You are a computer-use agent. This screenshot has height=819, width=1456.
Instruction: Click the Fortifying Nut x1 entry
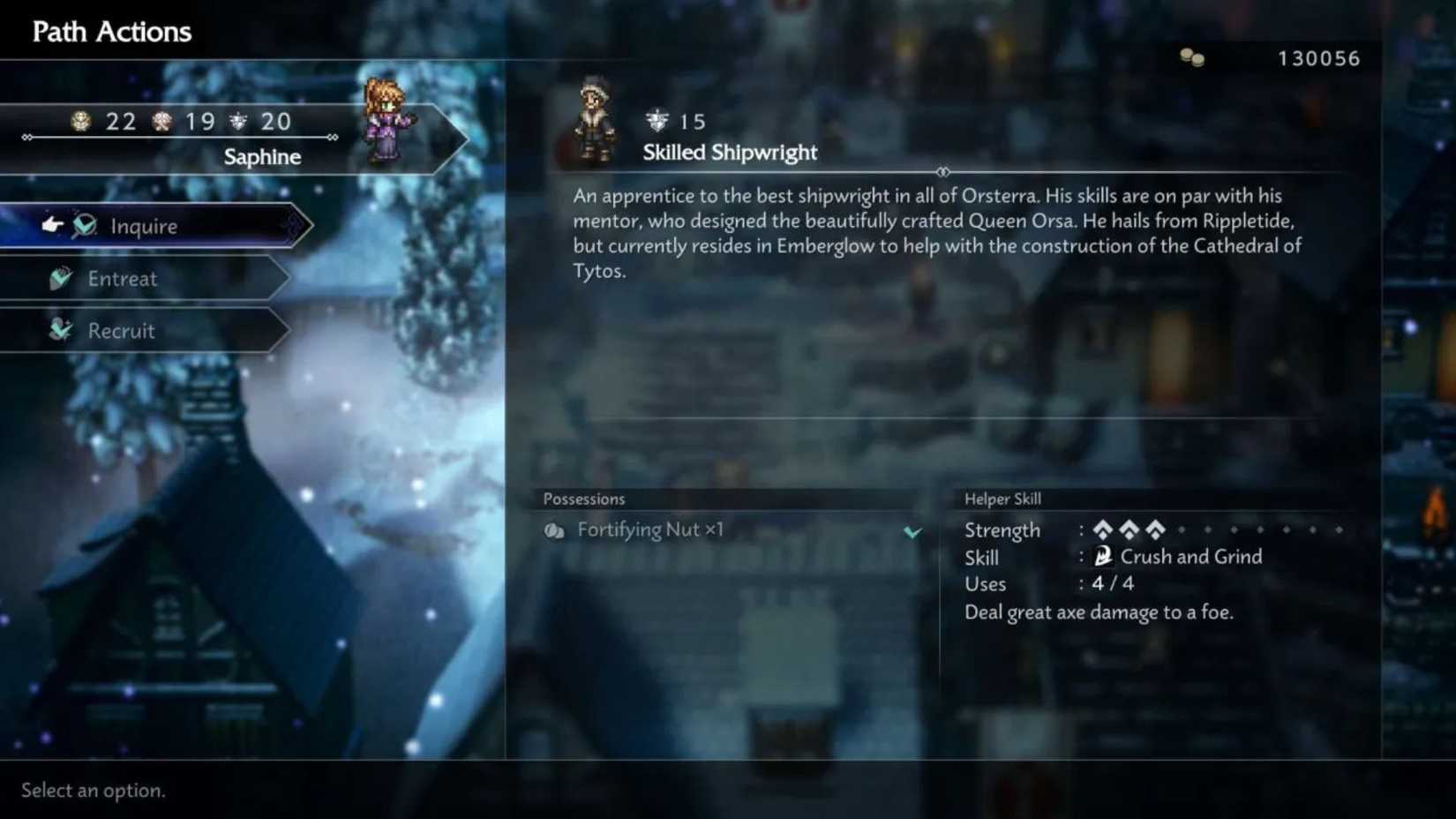(649, 530)
